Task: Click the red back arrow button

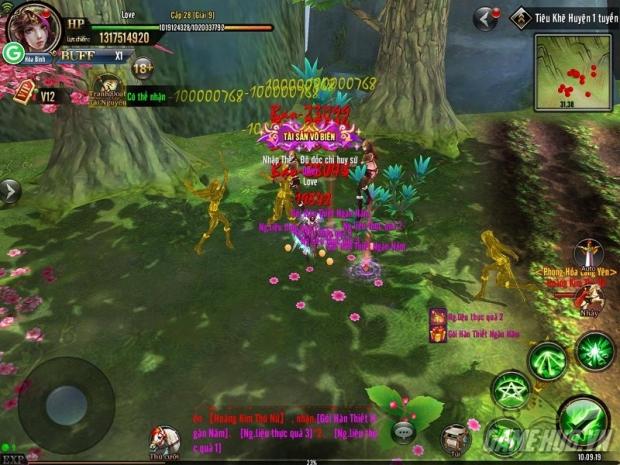Action: coord(486,18)
